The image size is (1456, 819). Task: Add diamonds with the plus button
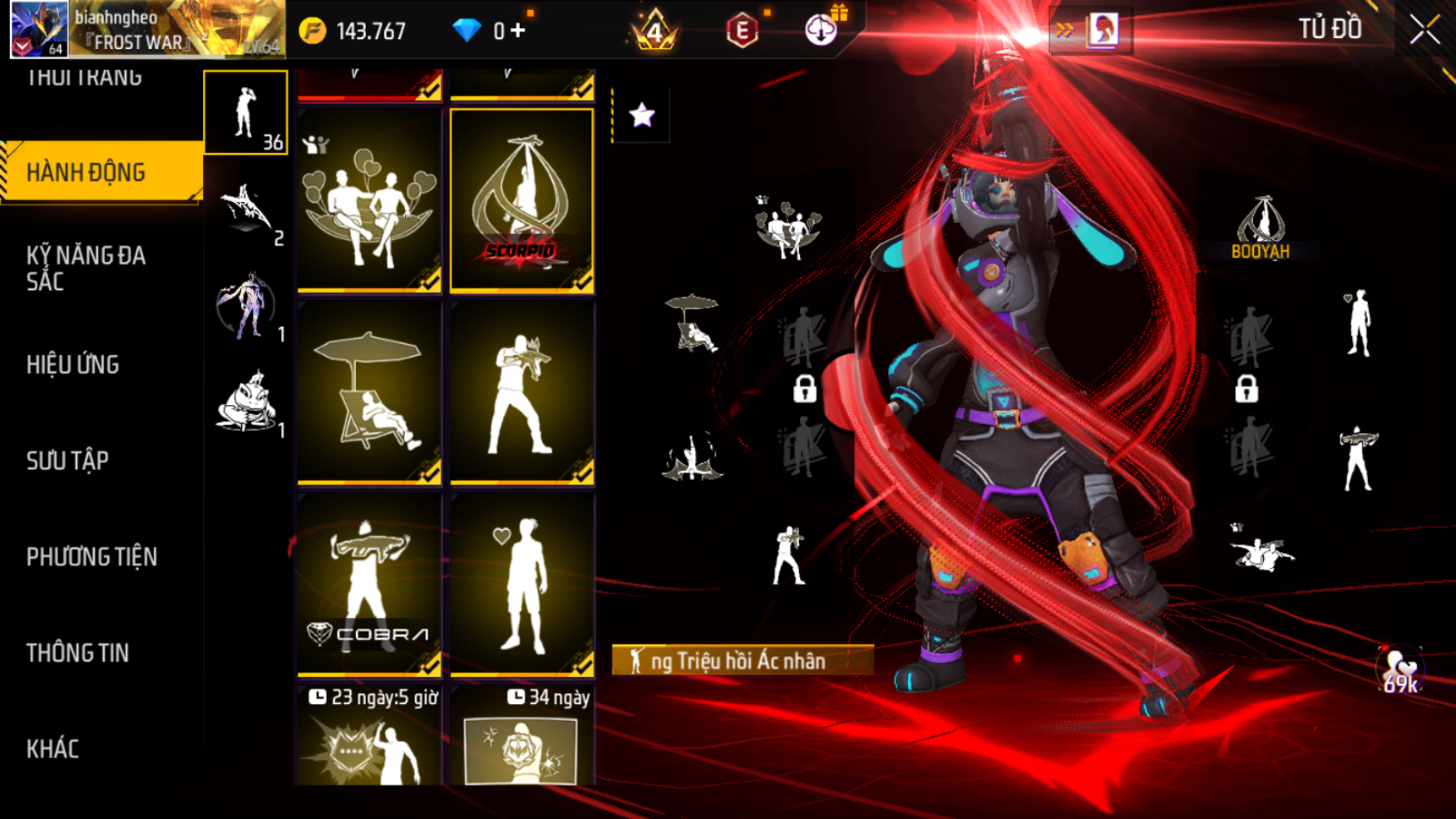pyautogui.click(x=518, y=31)
